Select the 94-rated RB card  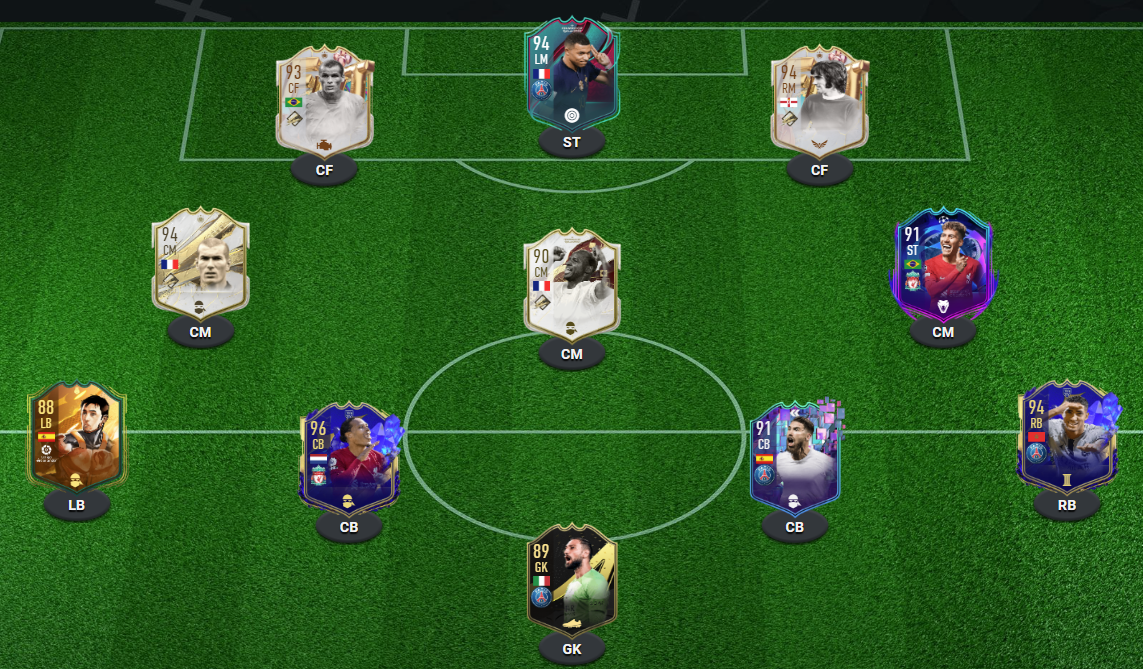(1066, 436)
